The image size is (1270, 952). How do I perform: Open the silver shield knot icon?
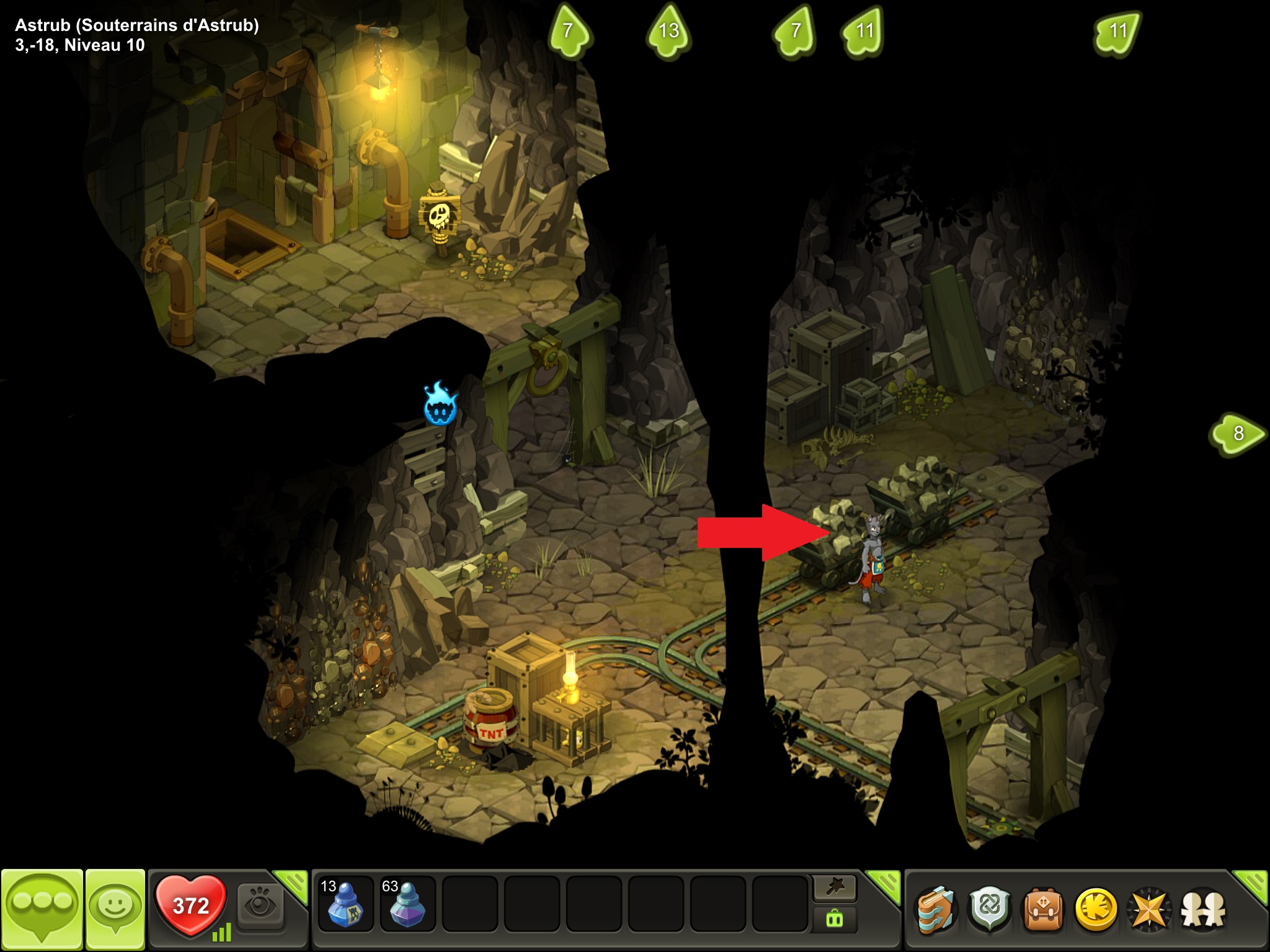tap(990, 910)
